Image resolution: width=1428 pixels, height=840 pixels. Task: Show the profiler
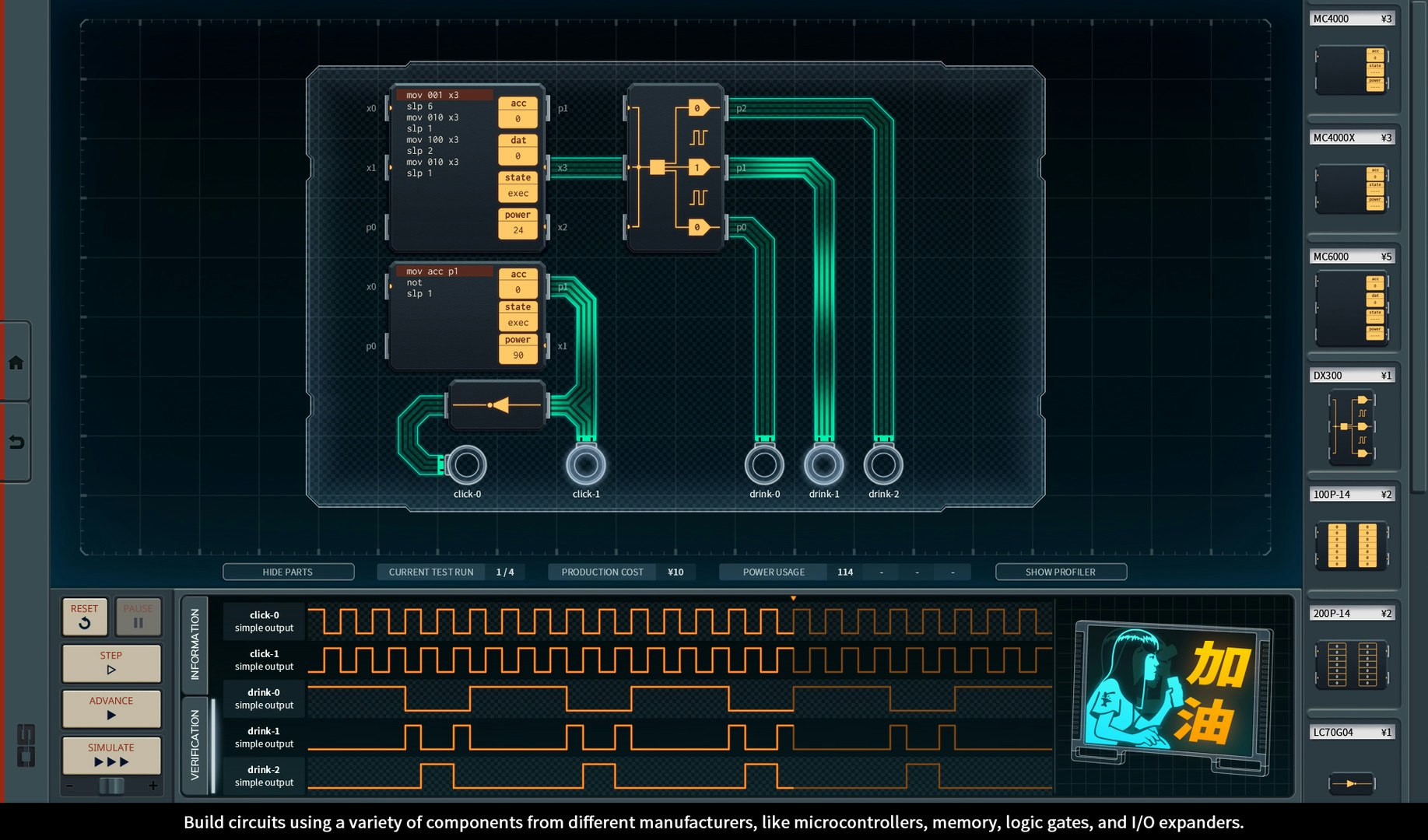(1060, 572)
